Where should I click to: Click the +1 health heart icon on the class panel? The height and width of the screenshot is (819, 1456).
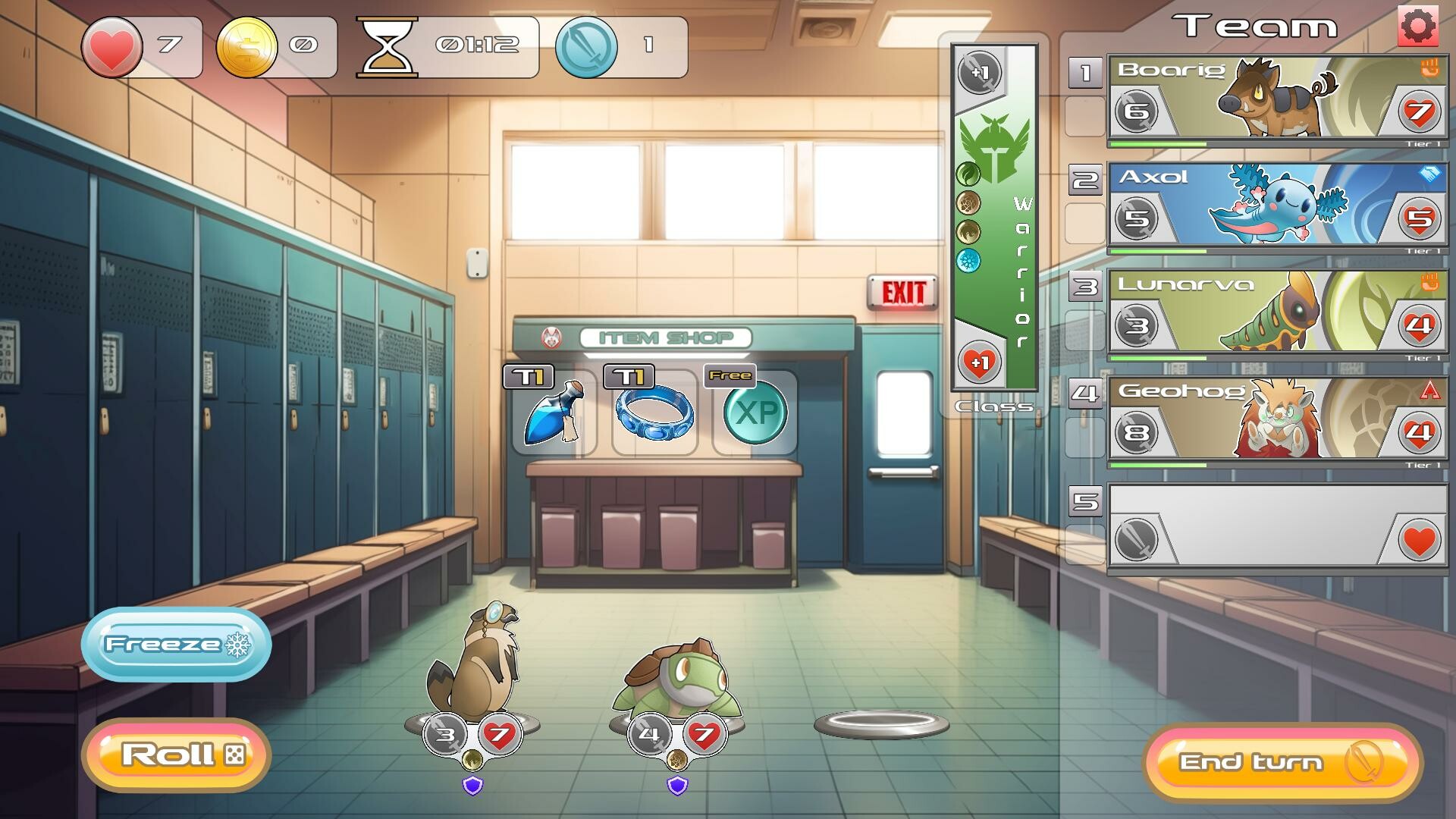980,362
